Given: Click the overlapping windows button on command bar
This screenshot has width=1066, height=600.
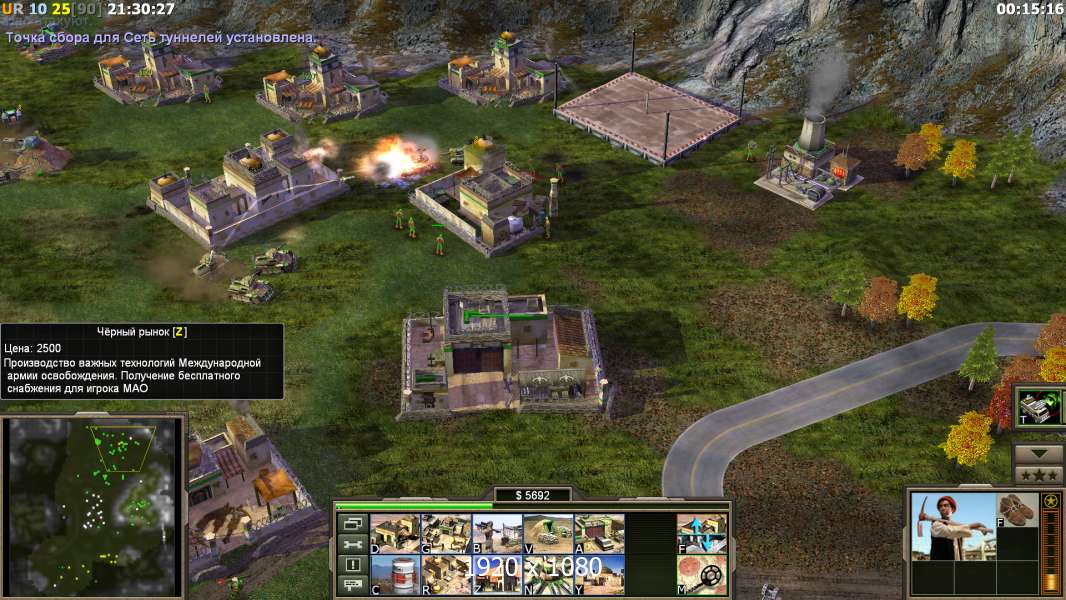Looking at the screenshot, I should pos(352,523).
